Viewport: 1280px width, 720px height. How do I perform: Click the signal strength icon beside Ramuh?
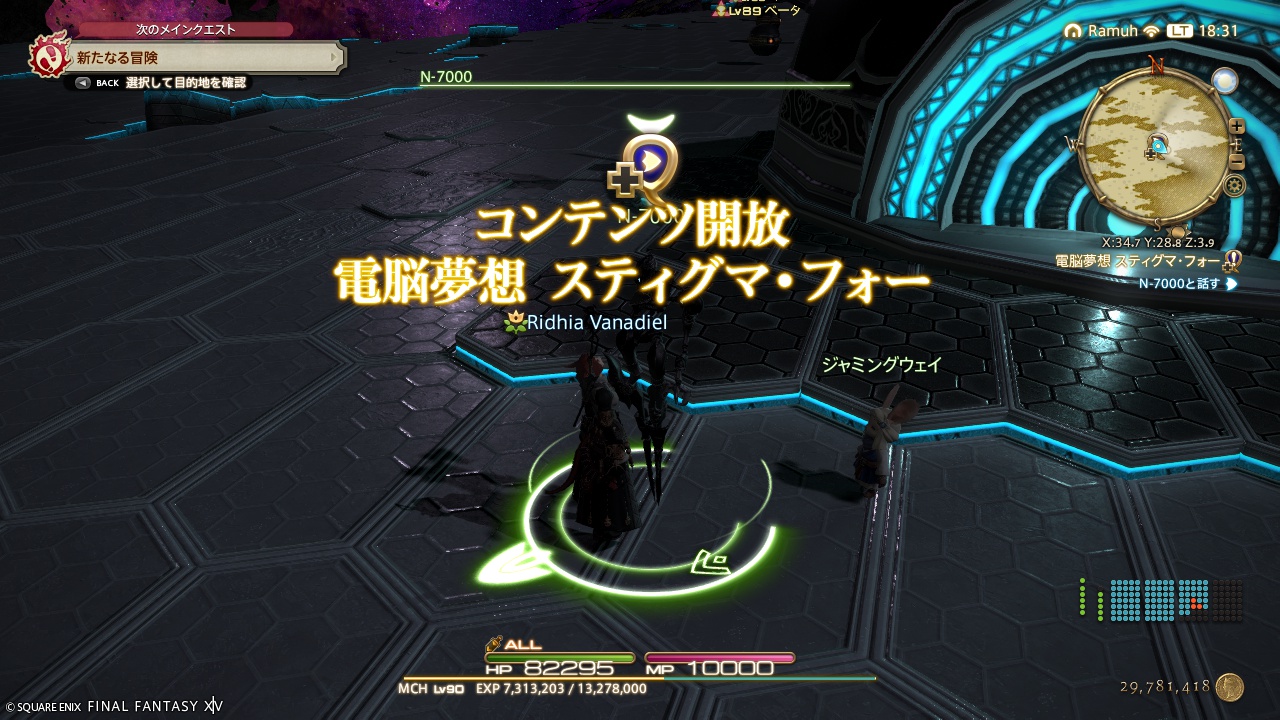tap(1151, 31)
